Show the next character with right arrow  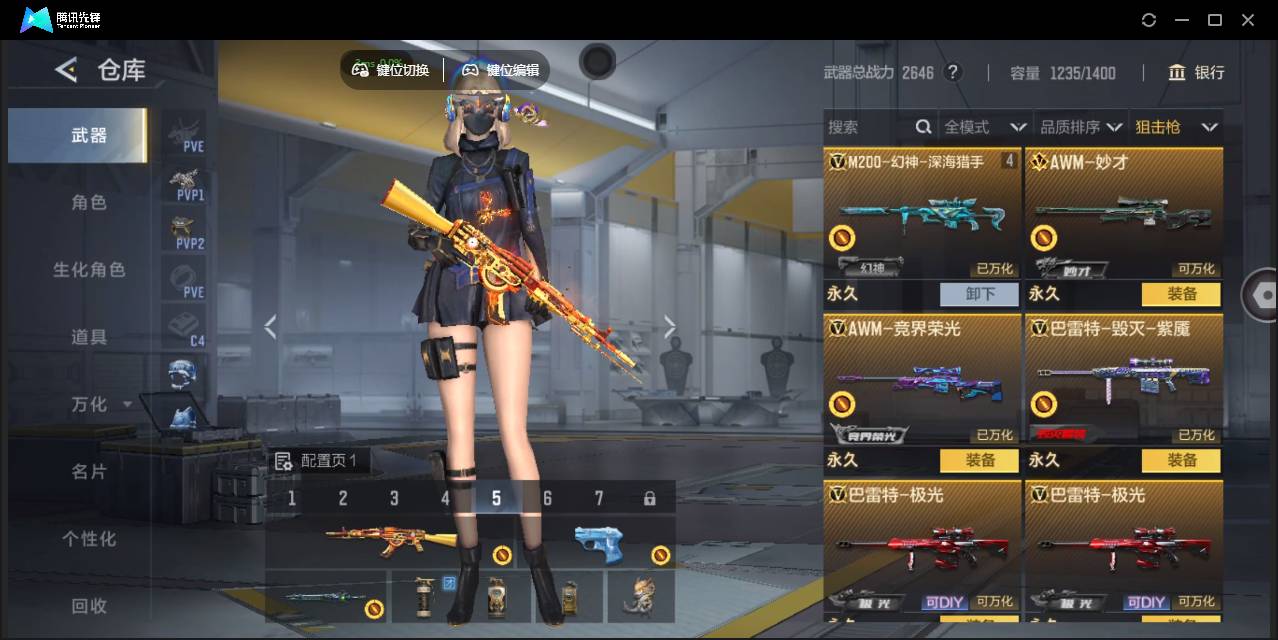tap(669, 327)
